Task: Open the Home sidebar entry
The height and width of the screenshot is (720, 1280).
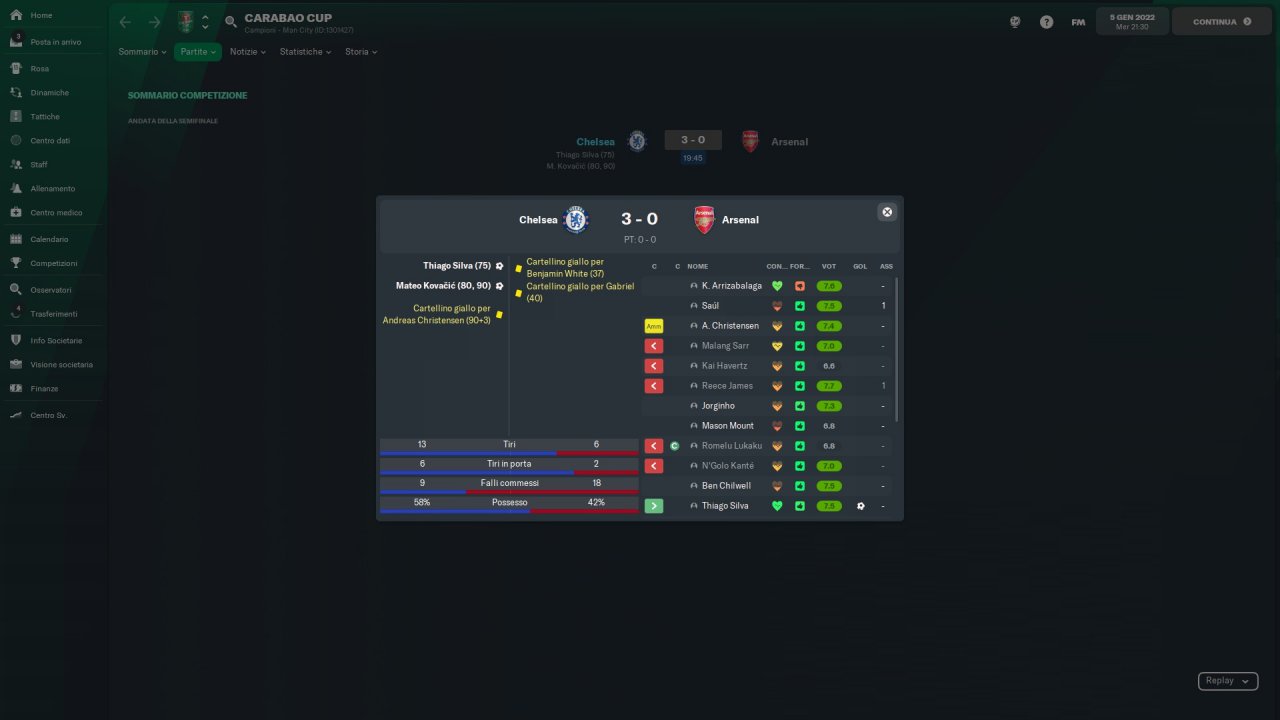Action: point(41,16)
